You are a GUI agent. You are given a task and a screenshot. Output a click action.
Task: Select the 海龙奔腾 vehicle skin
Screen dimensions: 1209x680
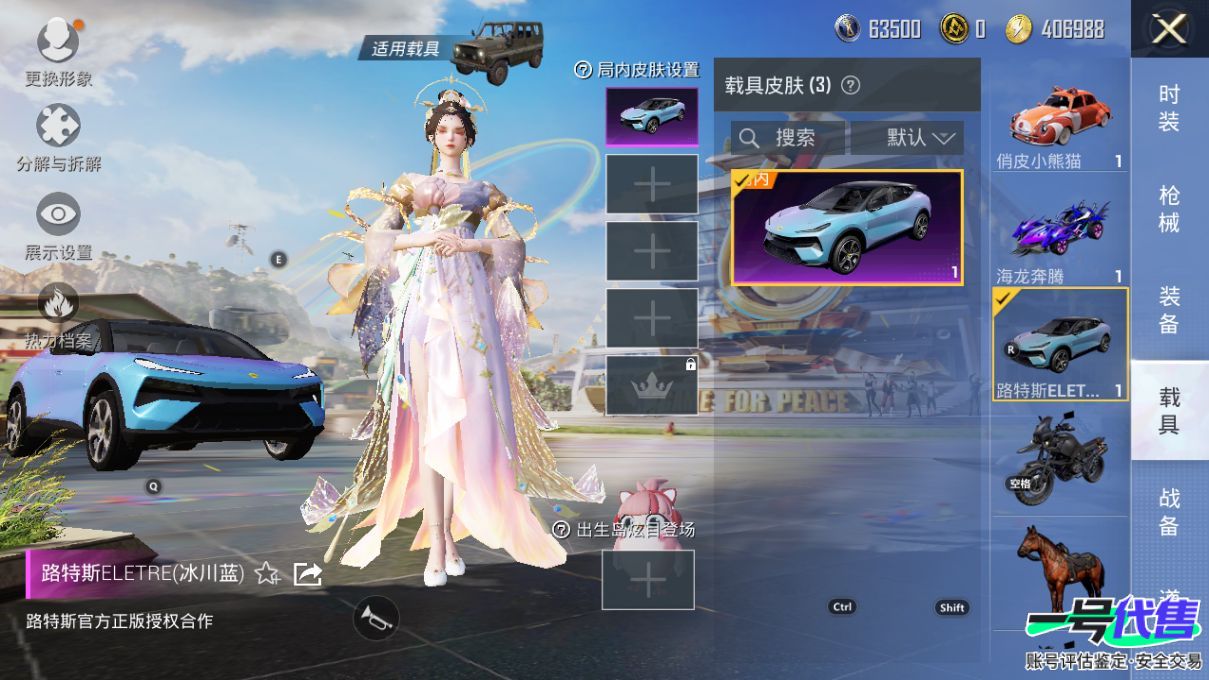[1060, 236]
